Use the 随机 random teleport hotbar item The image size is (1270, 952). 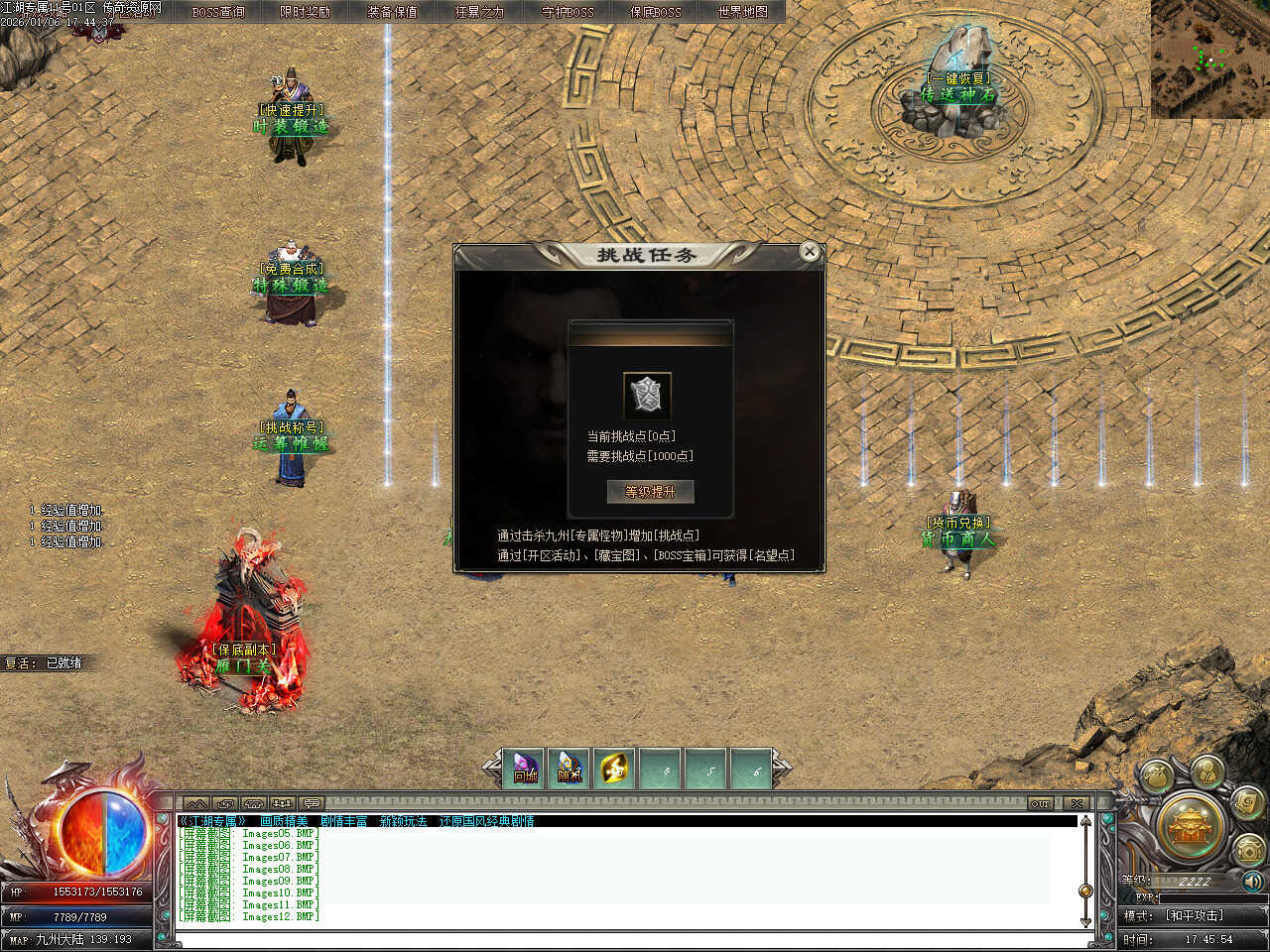(x=570, y=769)
